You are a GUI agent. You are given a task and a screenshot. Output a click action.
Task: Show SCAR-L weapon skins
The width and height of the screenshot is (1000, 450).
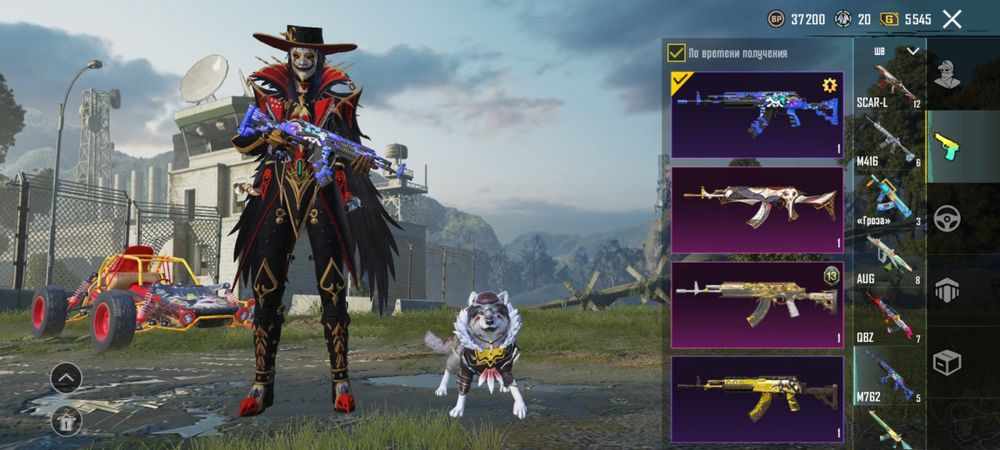coord(888,84)
